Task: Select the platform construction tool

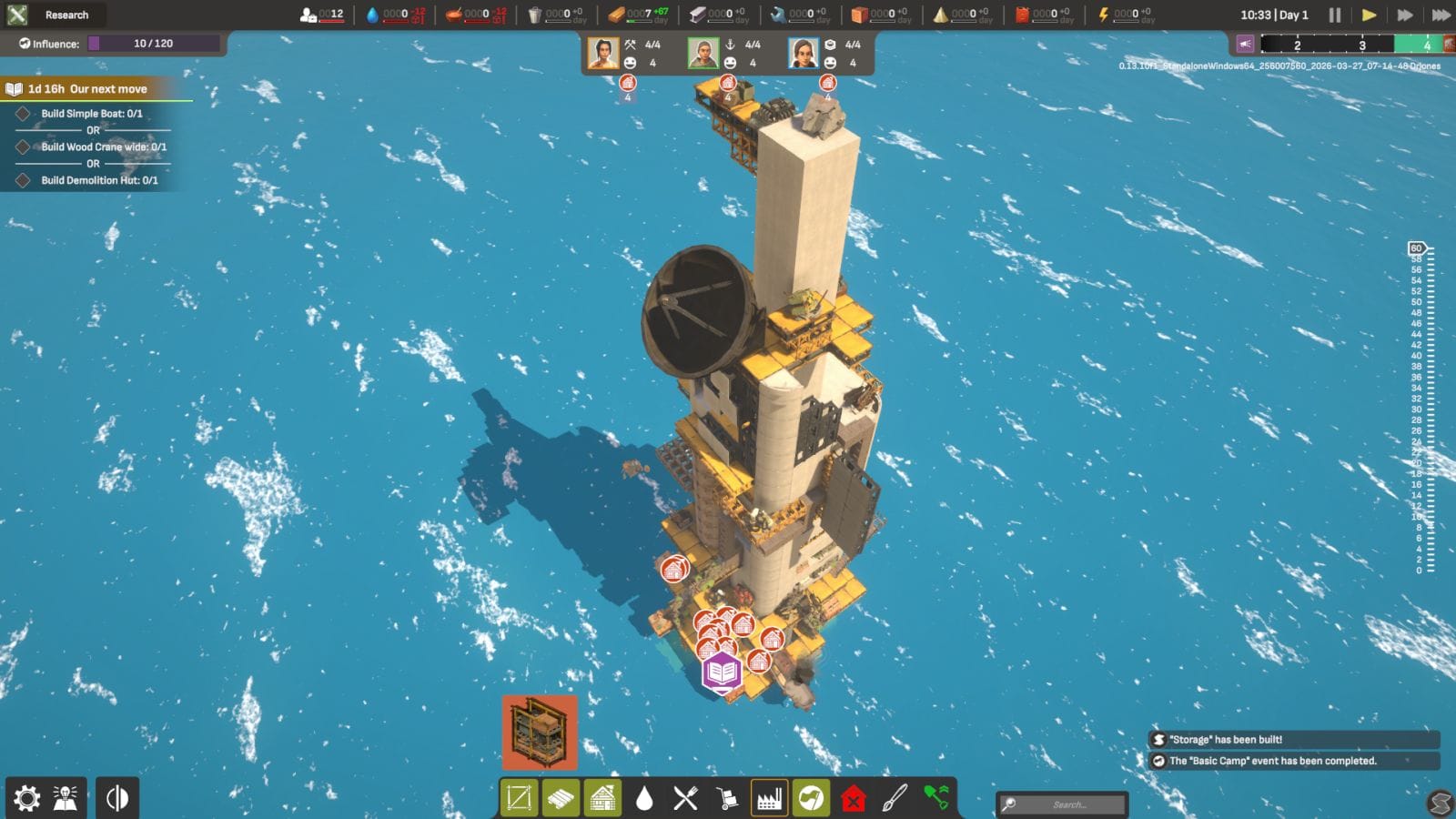Action: click(519, 798)
